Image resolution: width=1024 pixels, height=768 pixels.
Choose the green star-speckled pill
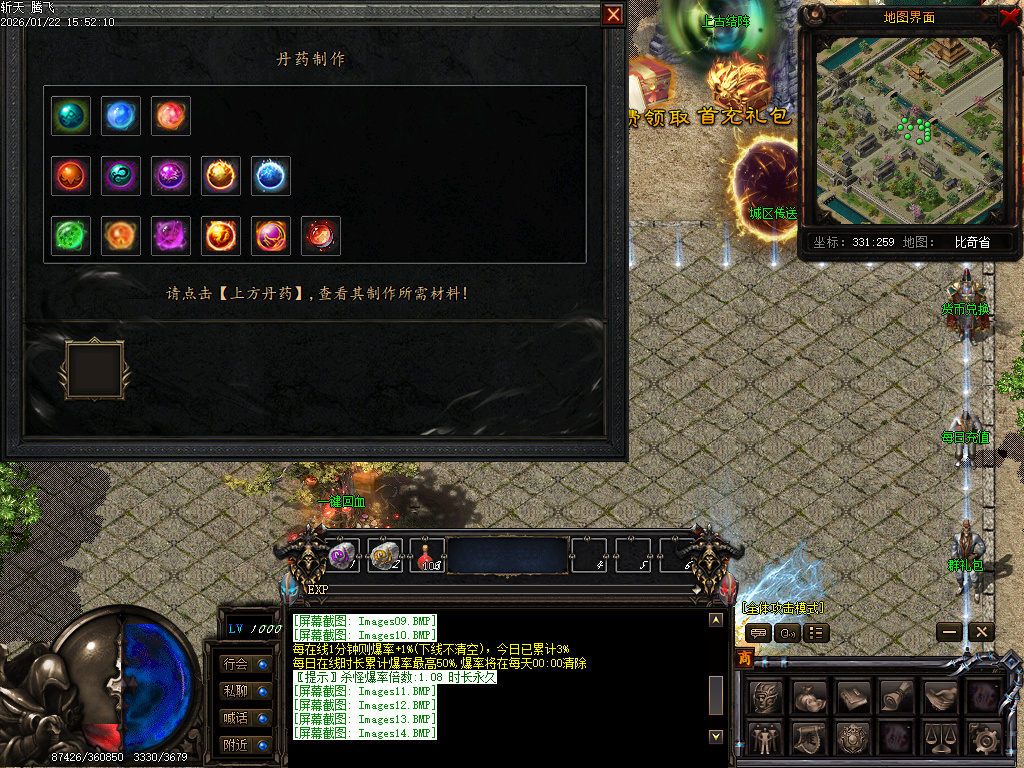pos(71,236)
